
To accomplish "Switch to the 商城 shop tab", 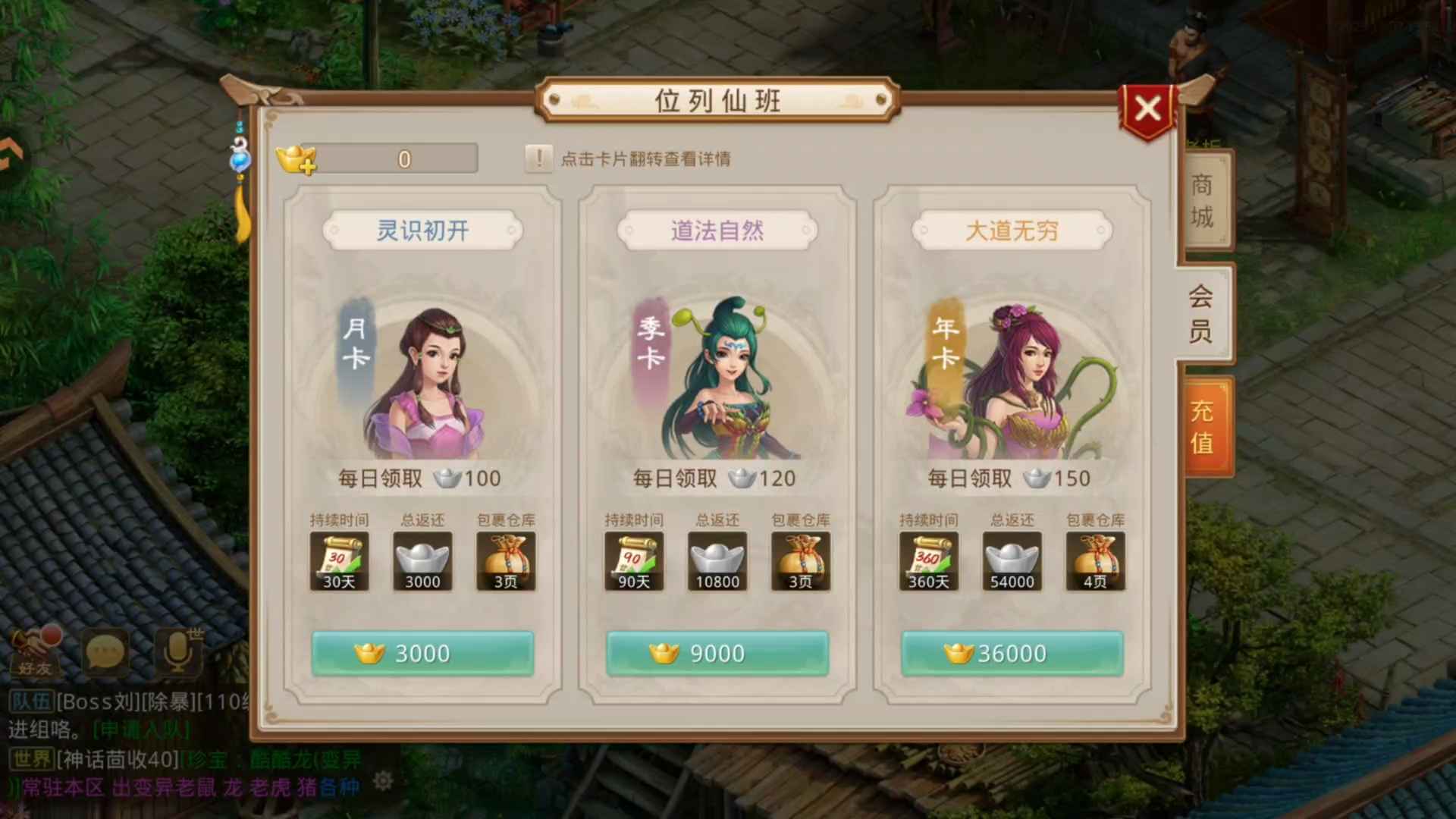I will 1202,201.
